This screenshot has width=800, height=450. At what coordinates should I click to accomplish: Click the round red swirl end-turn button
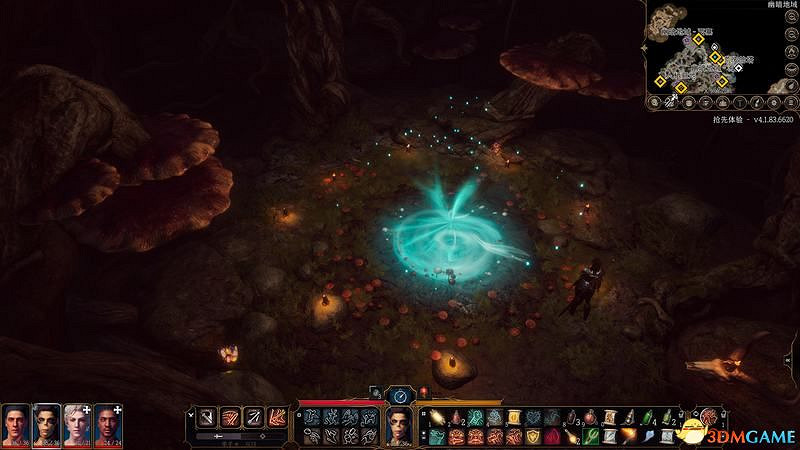point(713,417)
